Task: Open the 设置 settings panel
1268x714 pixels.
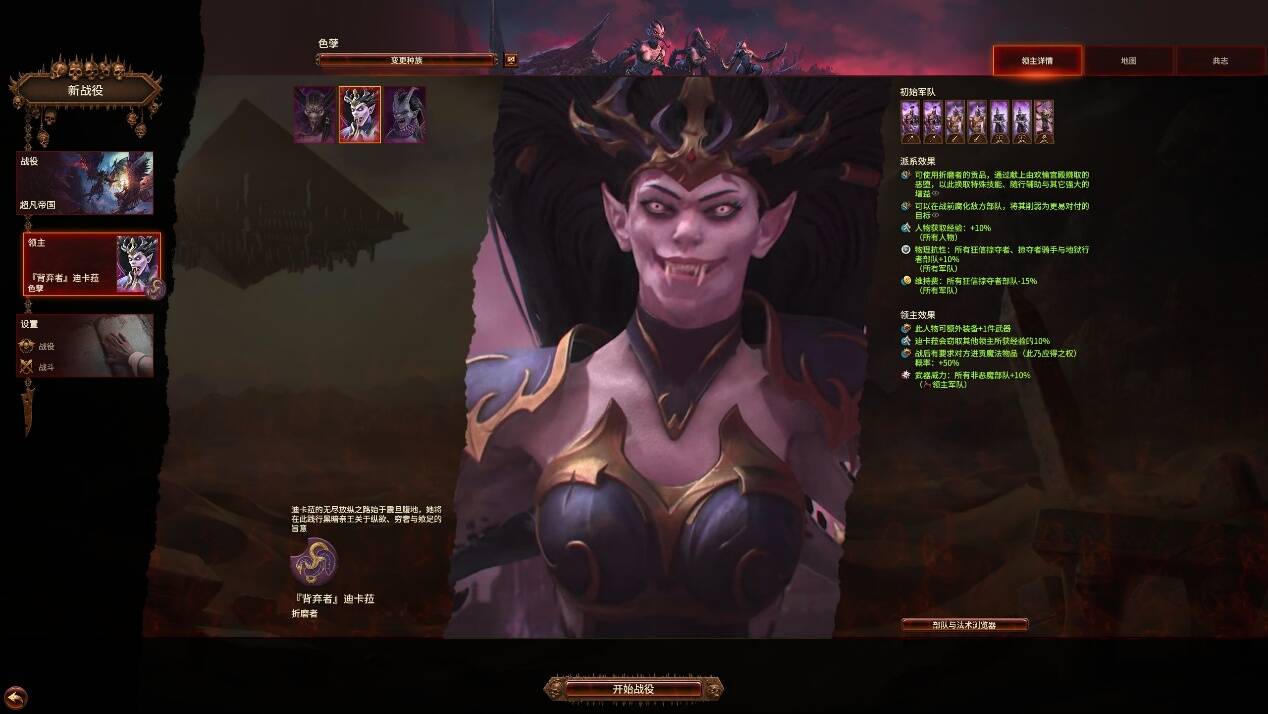Action: 85,346
